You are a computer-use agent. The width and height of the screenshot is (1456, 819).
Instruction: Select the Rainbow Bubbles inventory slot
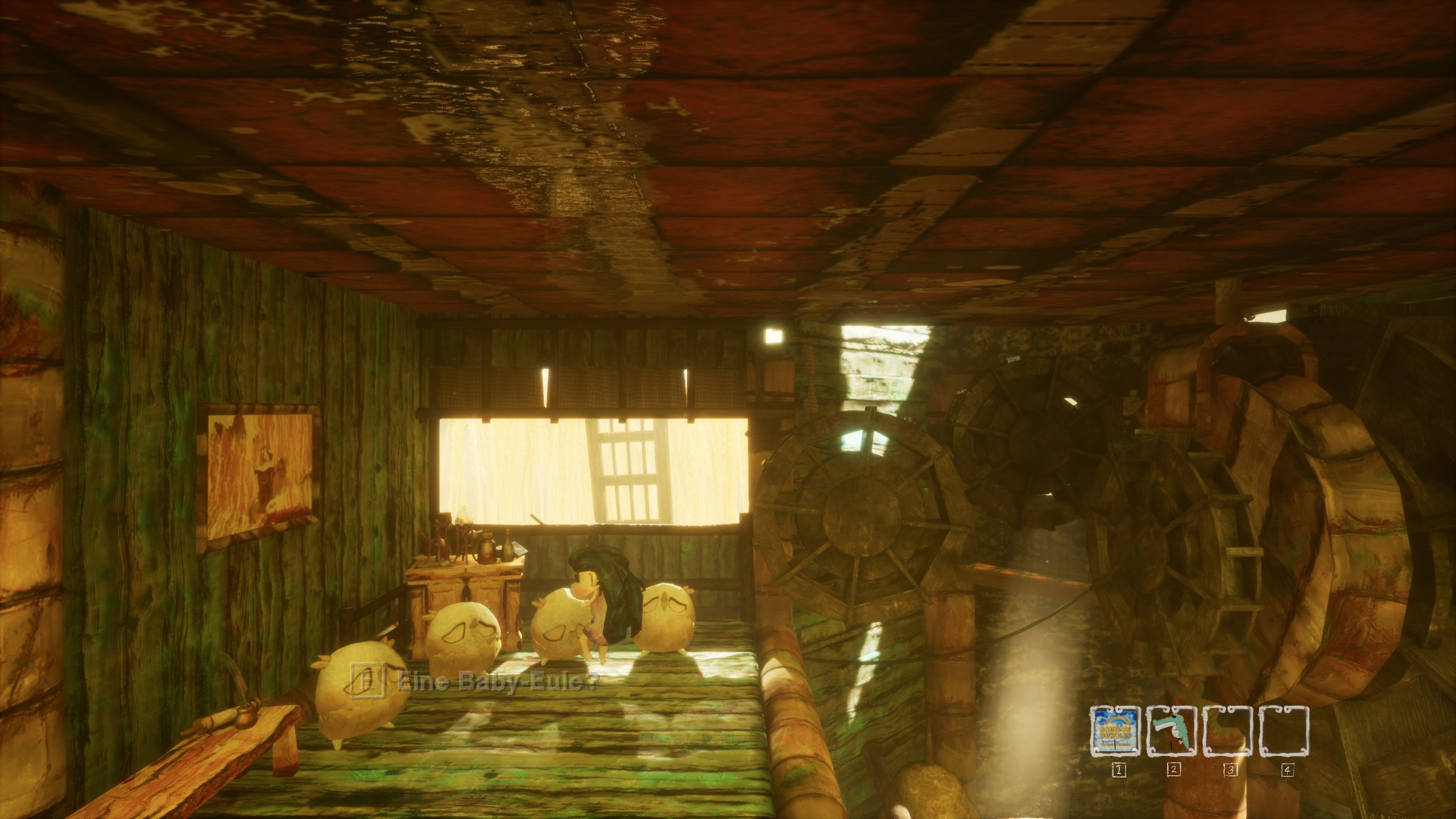pos(1115,731)
